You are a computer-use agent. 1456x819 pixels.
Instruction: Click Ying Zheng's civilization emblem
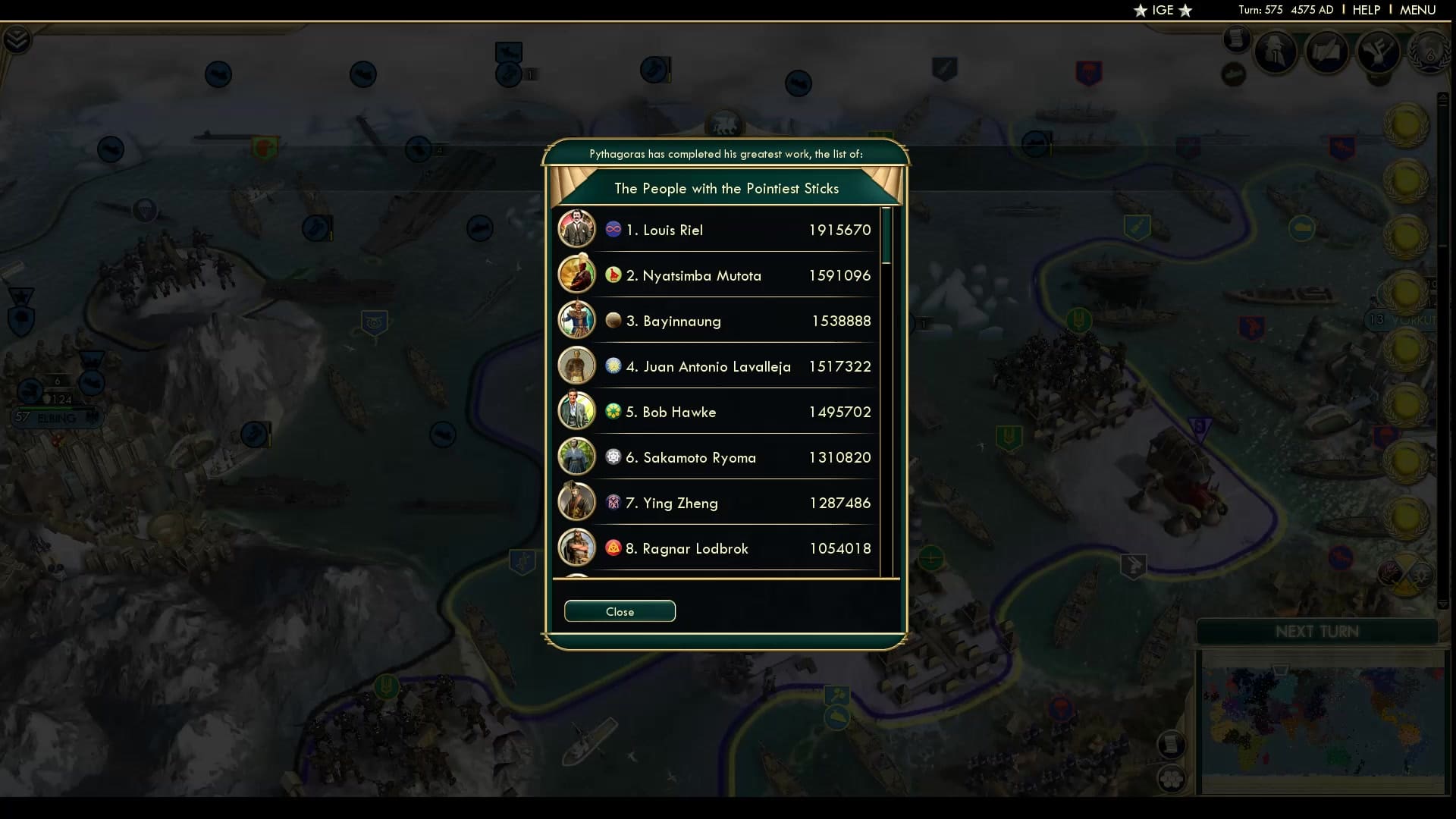(613, 502)
